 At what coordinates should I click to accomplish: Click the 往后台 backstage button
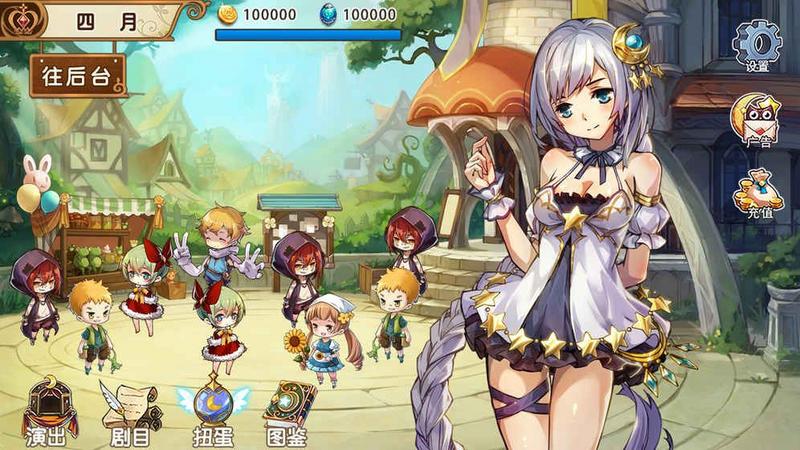78,75
